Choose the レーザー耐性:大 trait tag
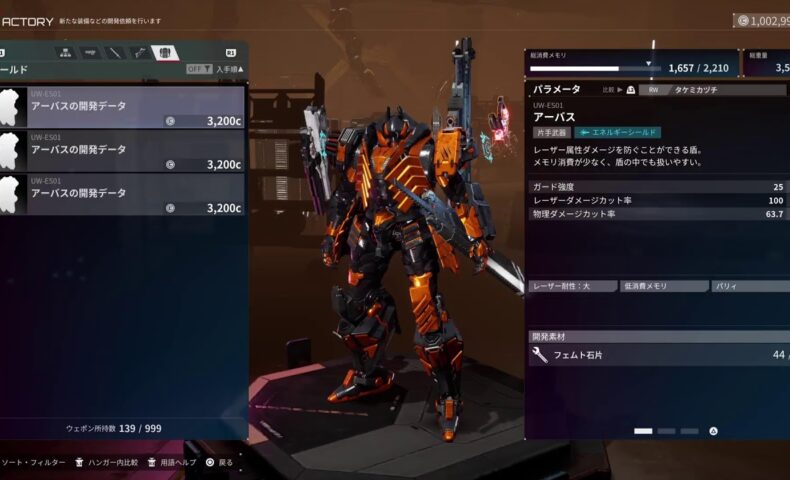Screen dimensions: 790x480 click(572, 286)
